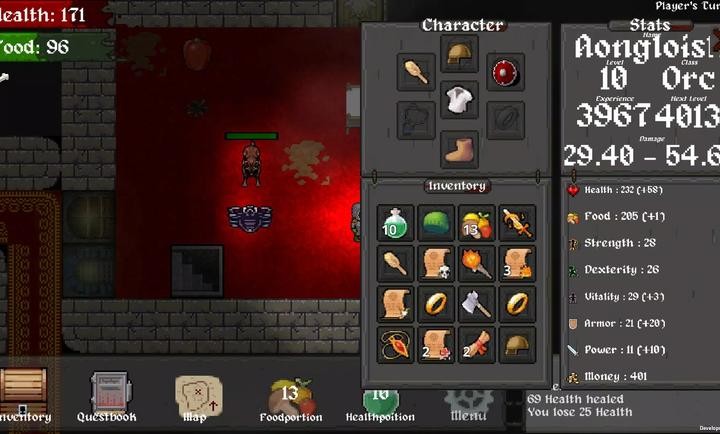Select the equipped bronze helmet slot

tap(459, 55)
